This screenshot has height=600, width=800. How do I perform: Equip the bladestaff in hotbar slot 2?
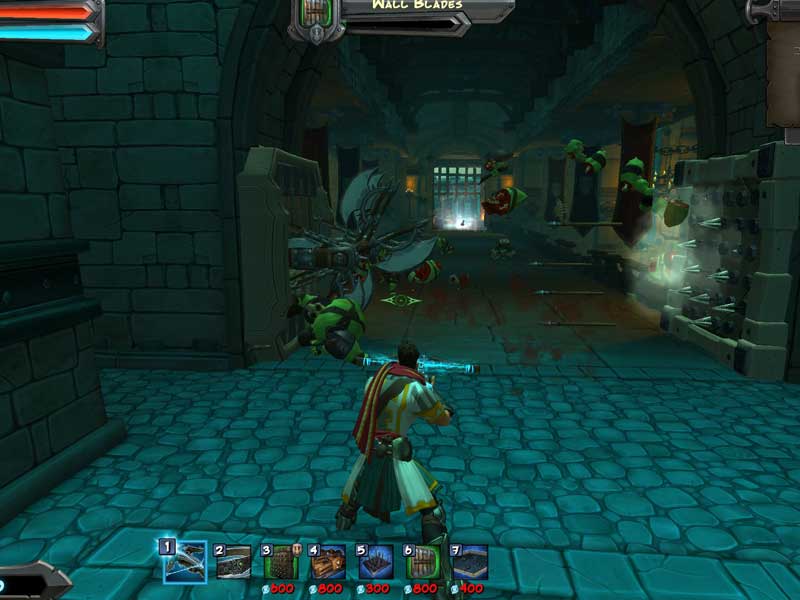(234, 562)
